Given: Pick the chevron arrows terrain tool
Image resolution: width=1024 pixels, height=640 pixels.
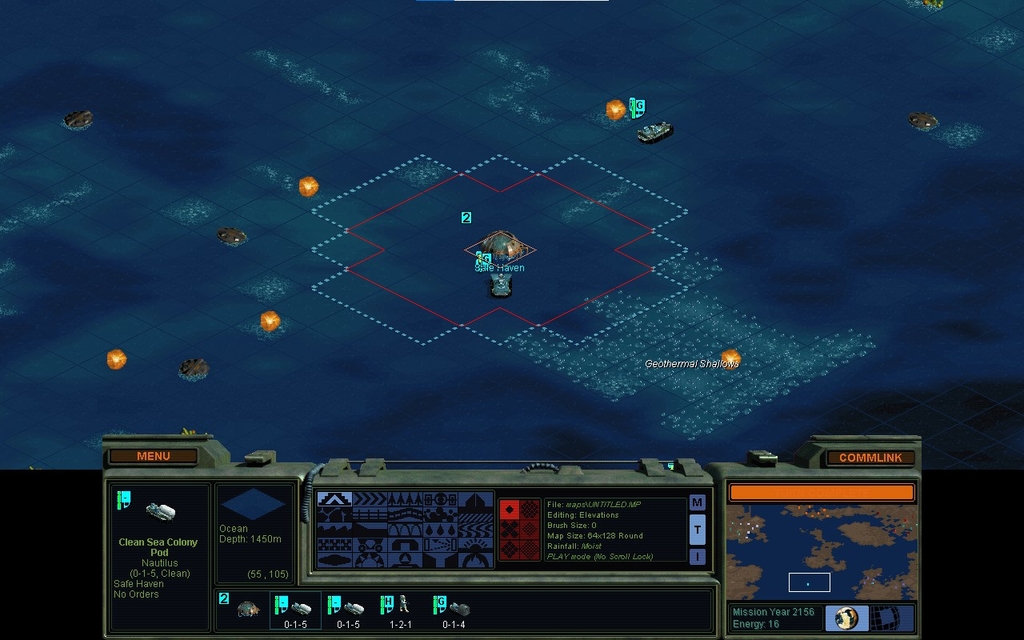Looking at the screenshot, I should (x=369, y=499).
